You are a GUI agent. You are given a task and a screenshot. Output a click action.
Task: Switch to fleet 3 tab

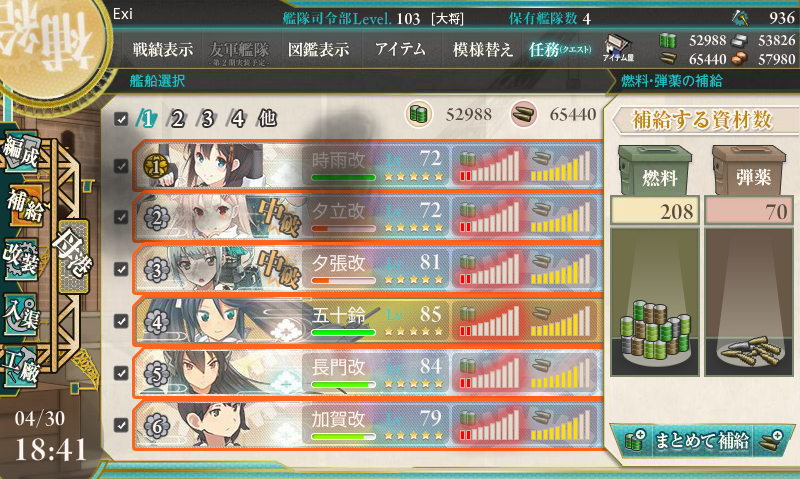(x=208, y=118)
